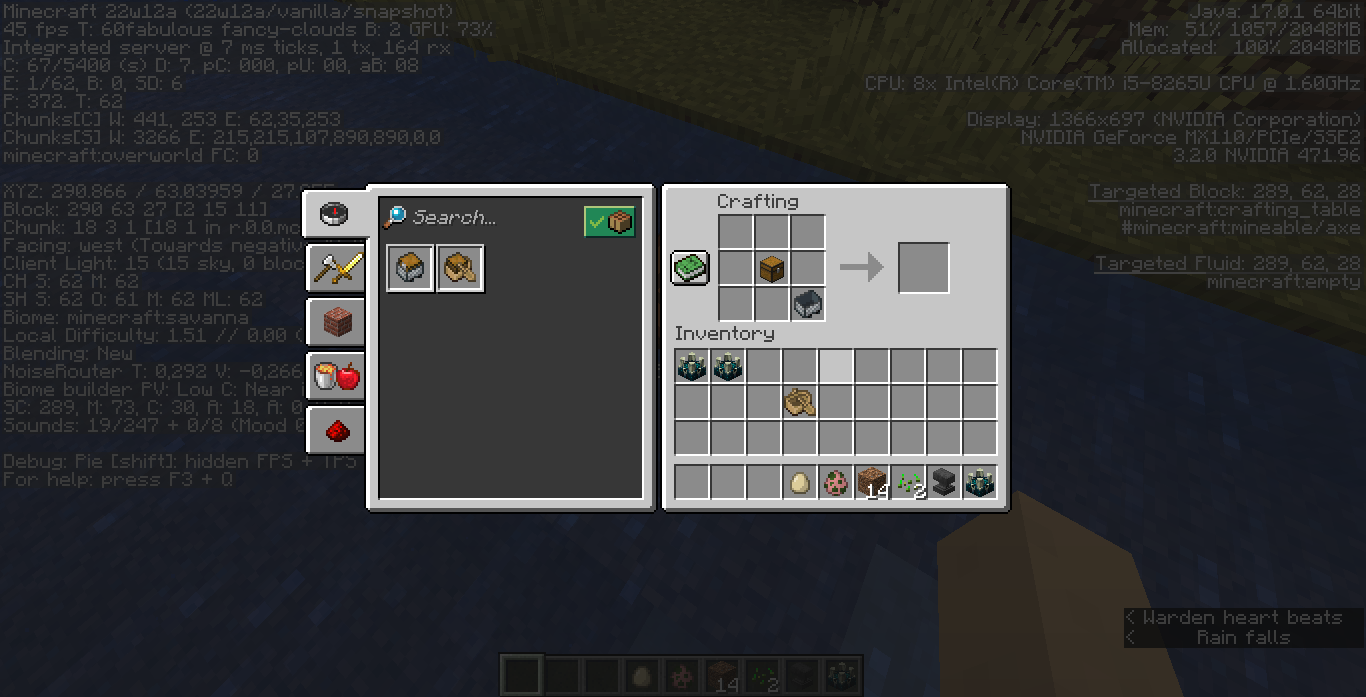Close the recipe book with the green book button

[x=690, y=267]
